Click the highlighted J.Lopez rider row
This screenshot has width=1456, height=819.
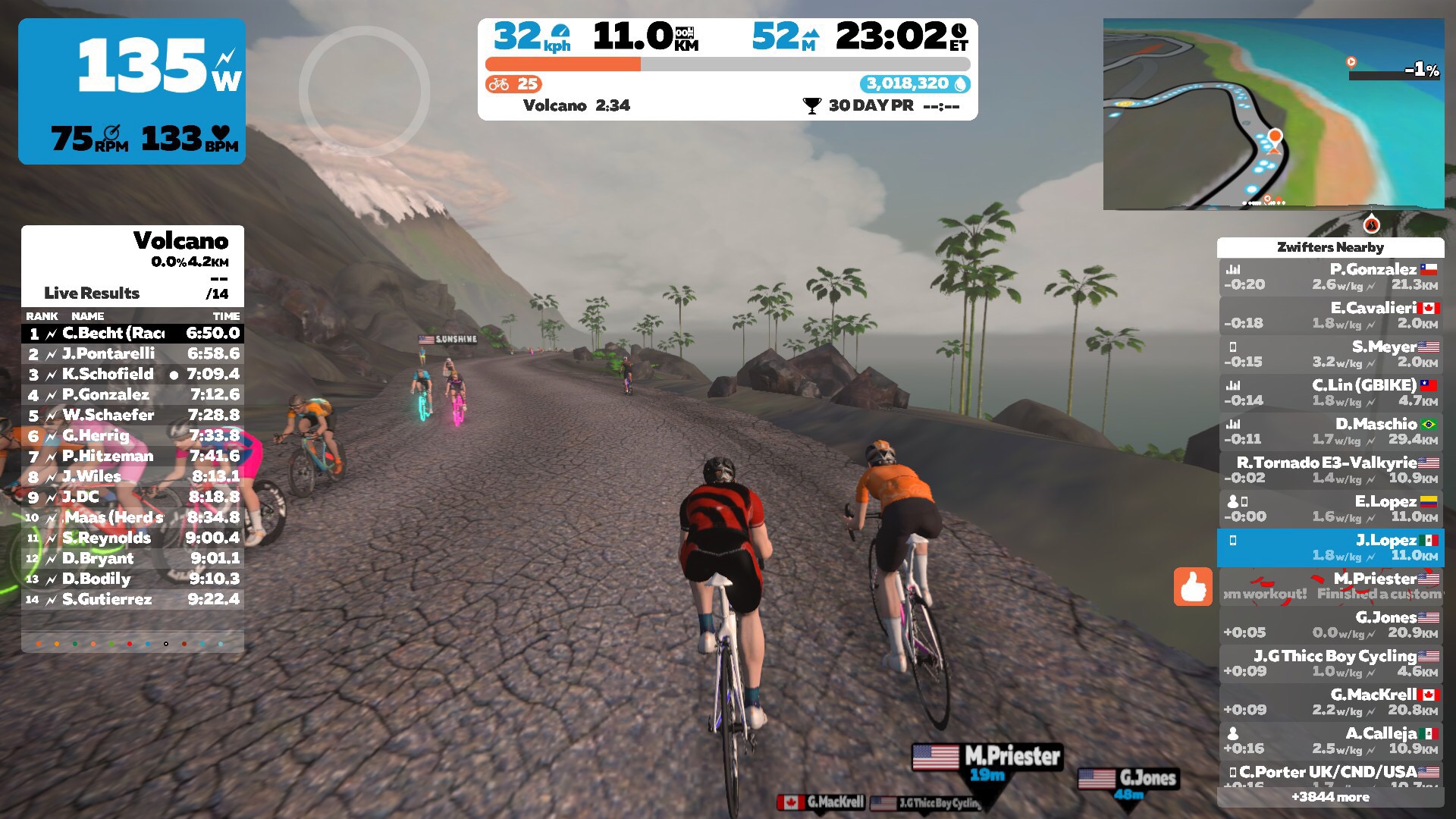[1331, 548]
